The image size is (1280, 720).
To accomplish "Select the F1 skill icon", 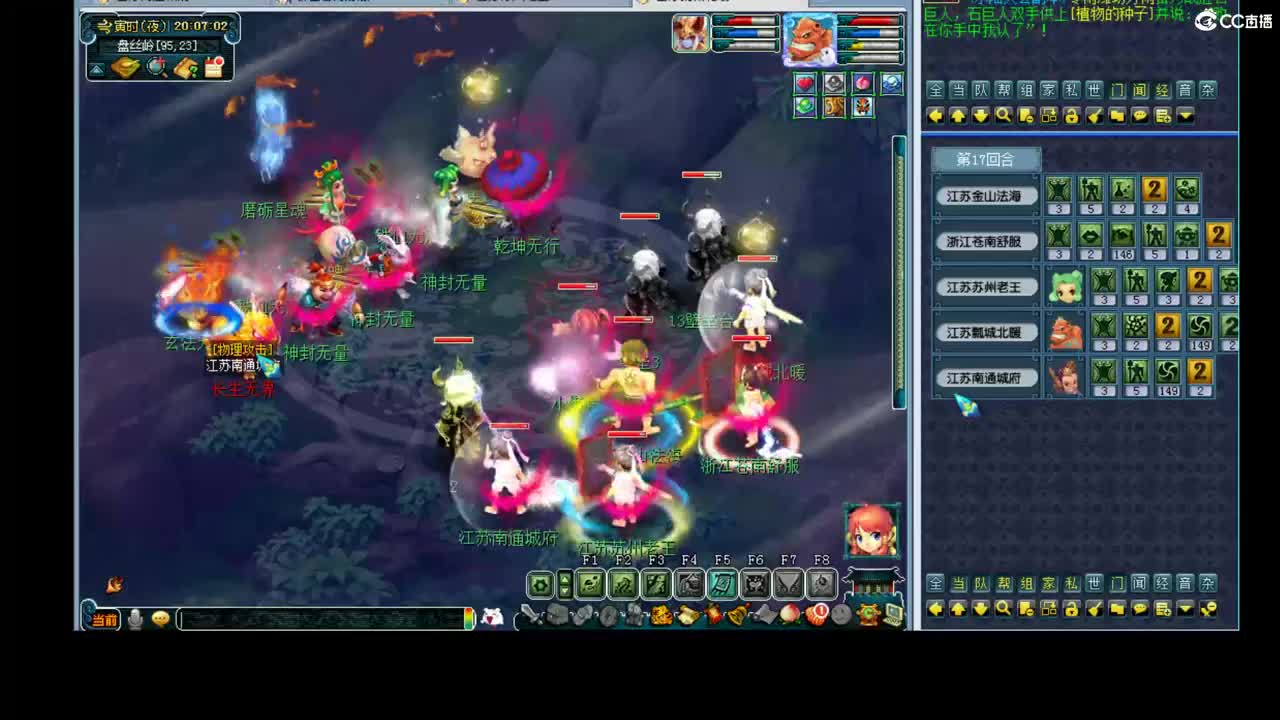I will point(590,582).
